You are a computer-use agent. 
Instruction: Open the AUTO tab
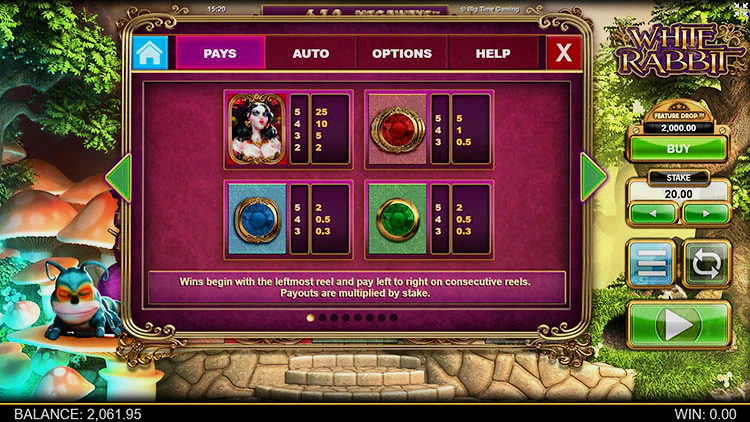click(310, 53)
